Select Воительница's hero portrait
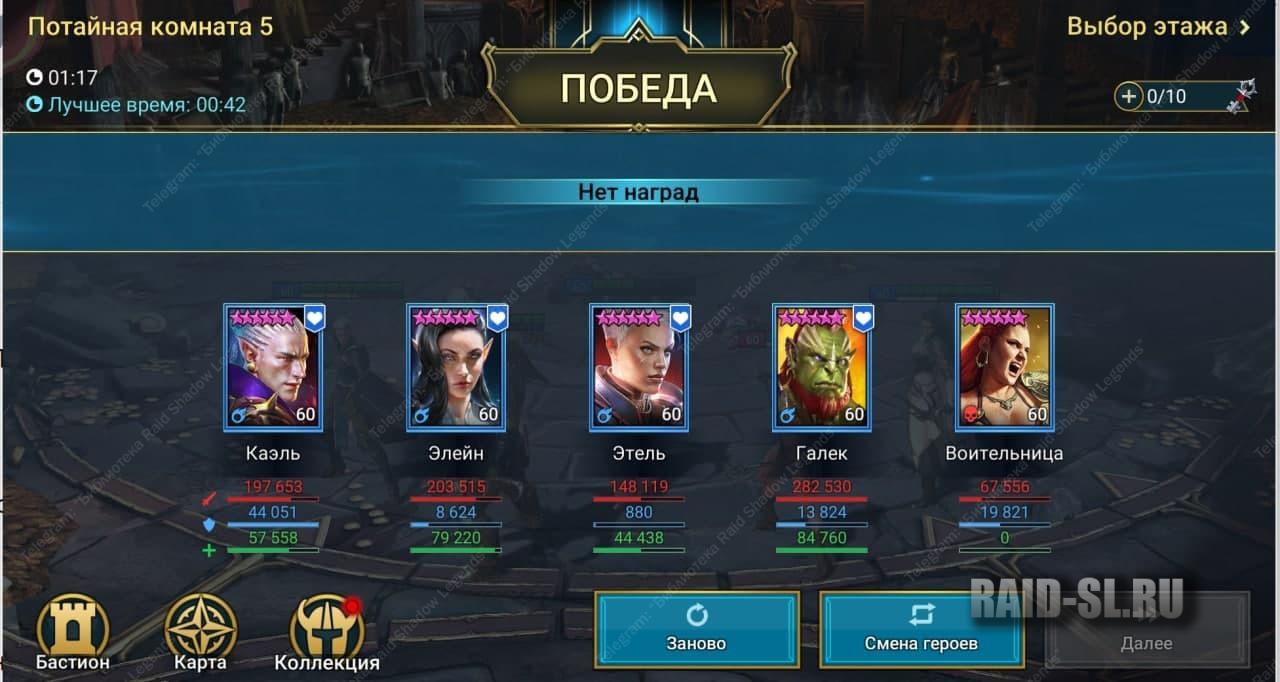1280x682 pixels. coord(1004,368)
